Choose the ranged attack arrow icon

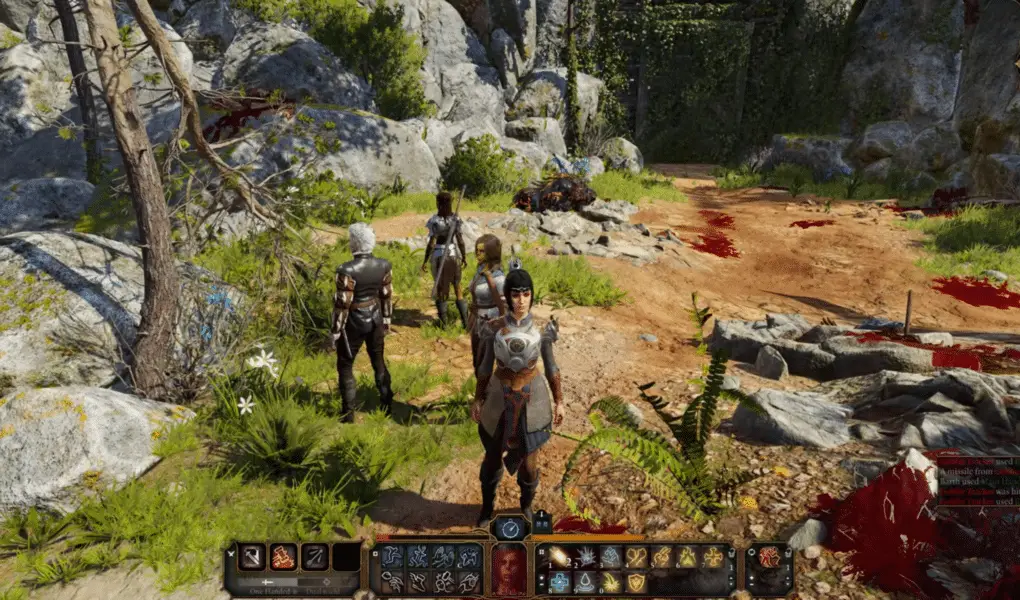[315, 557]
